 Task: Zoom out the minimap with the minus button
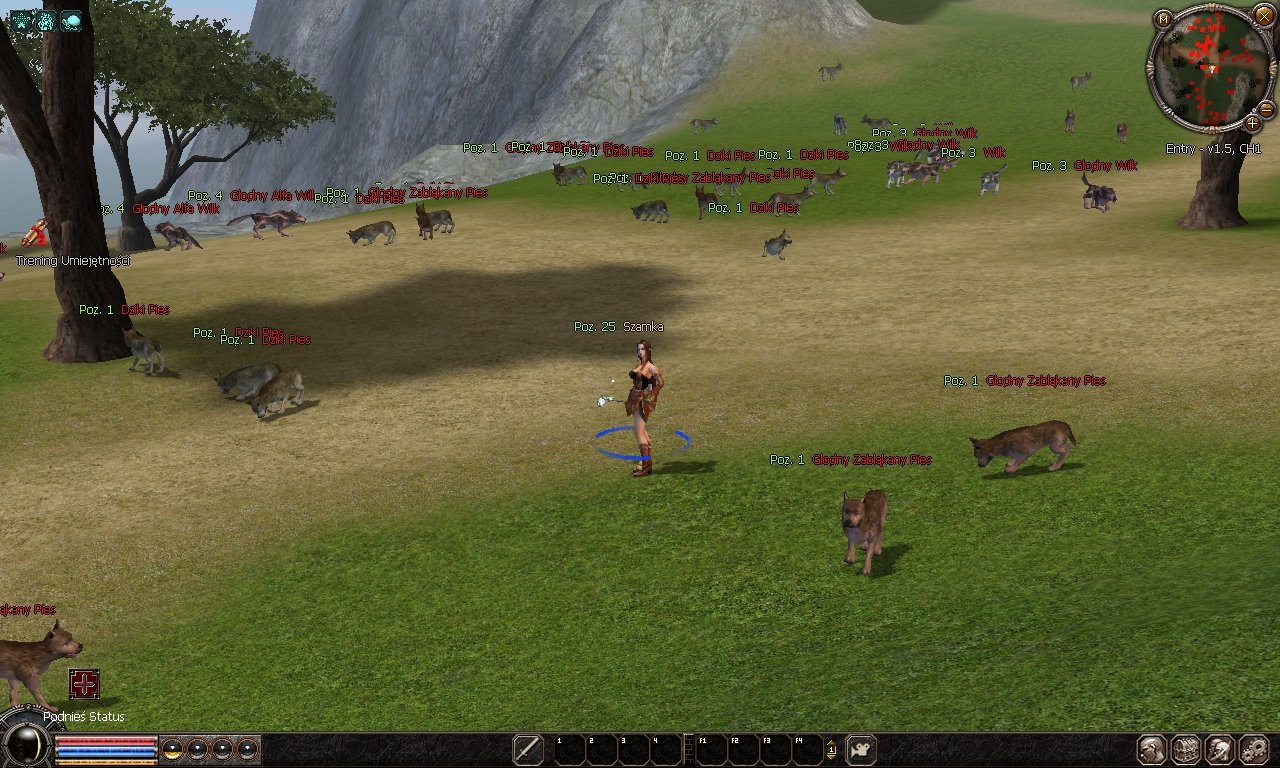point(1266,109)
